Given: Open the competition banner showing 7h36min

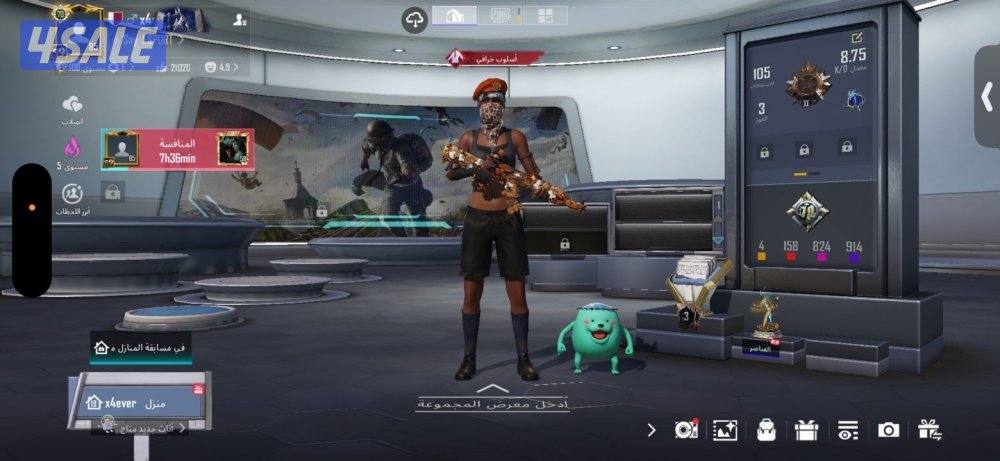Looking at the screenshot, I should pyautogui.click(x=177, y=150).
